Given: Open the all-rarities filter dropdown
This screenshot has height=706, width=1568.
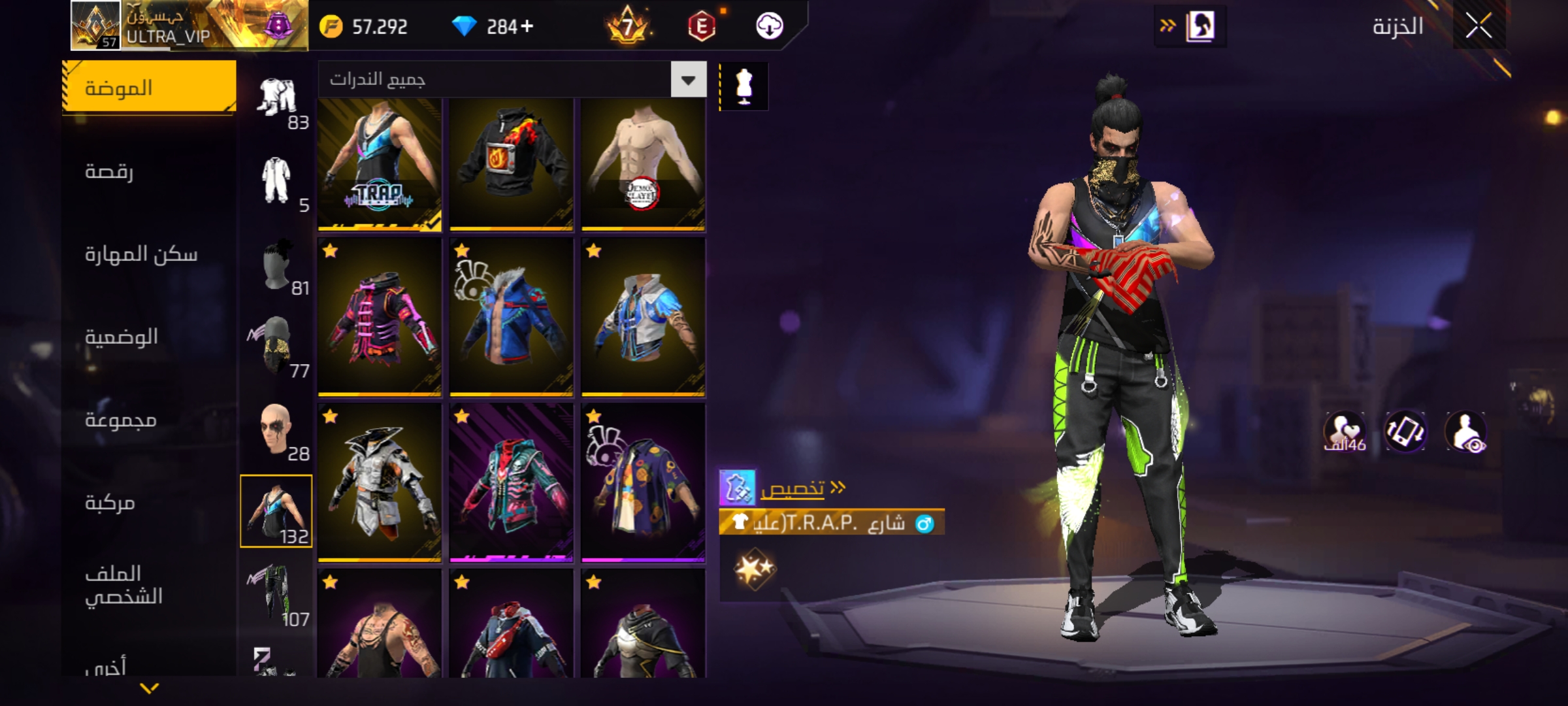Looking at the screenshot, I should click(x=688, y=80).
